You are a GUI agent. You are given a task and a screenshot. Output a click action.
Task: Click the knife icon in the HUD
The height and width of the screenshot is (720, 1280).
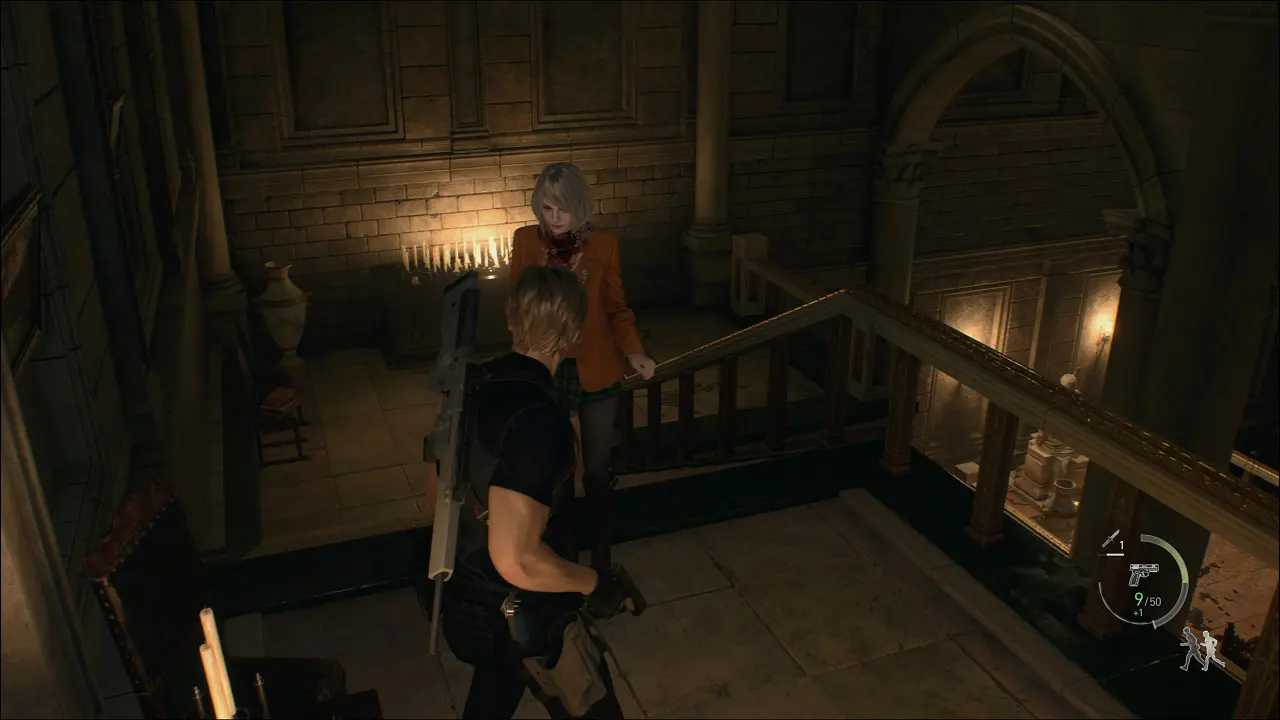pos(1110,541)
